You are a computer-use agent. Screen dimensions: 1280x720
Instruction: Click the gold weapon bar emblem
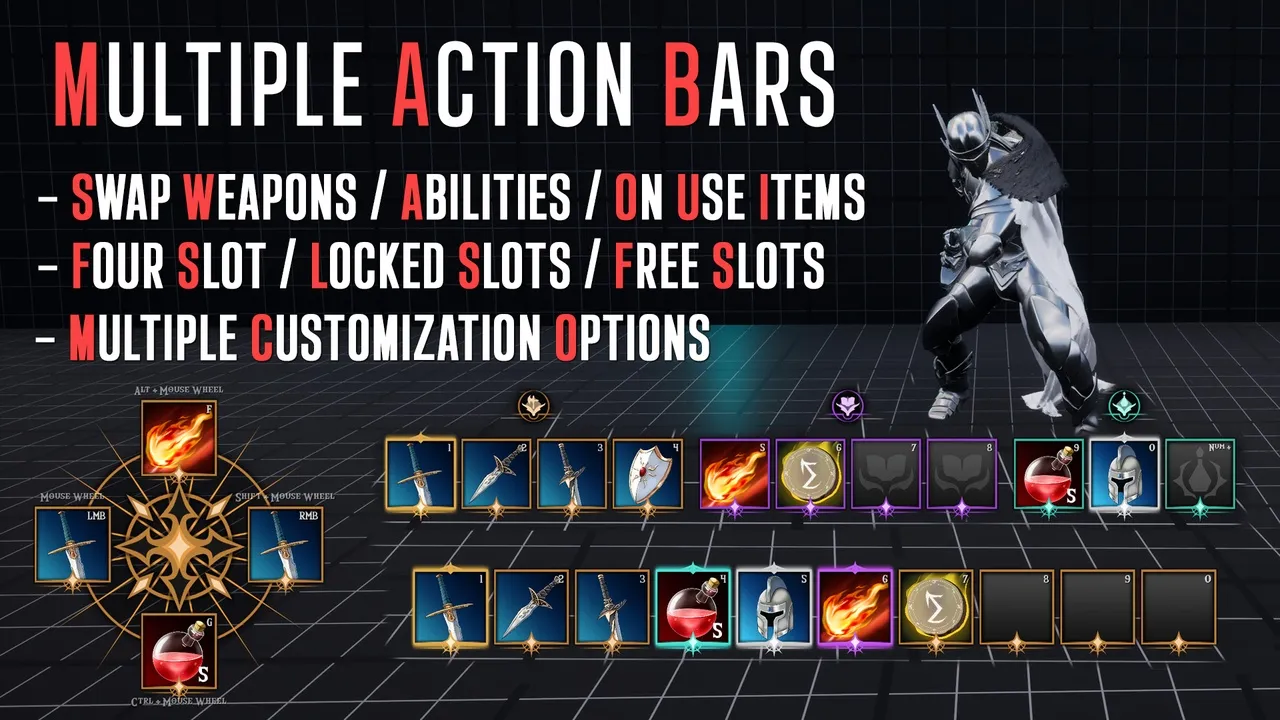534,406
